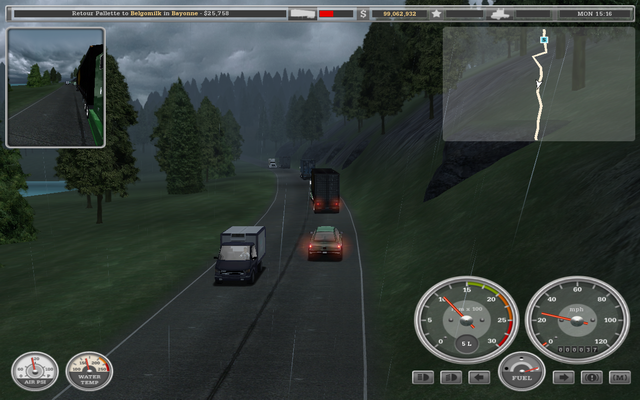Viewport: 640px width, 400px height.
Task: Click the left turn signal arrow button
Action: coord(479,378)
